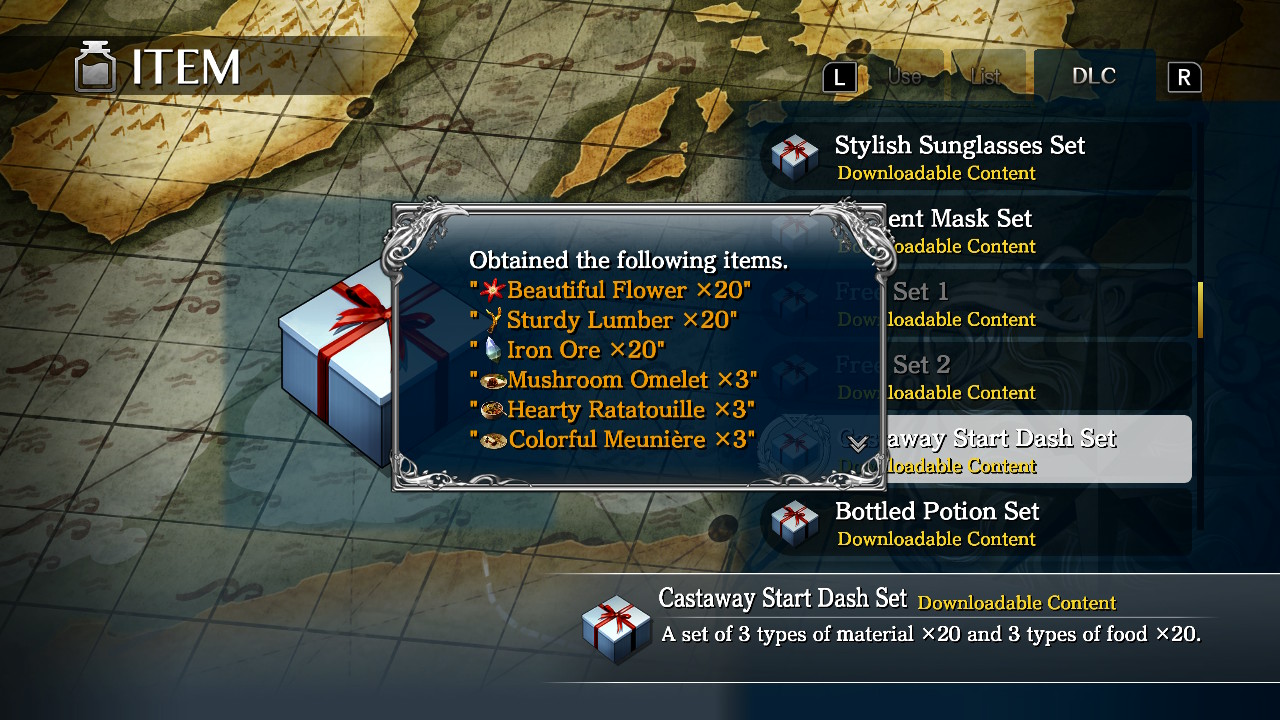The height and width of the screenshot is (720, 1280).
Task: Open the Bottled Potion Set entry
Action: pyautogui.click(x=937, y=512)
